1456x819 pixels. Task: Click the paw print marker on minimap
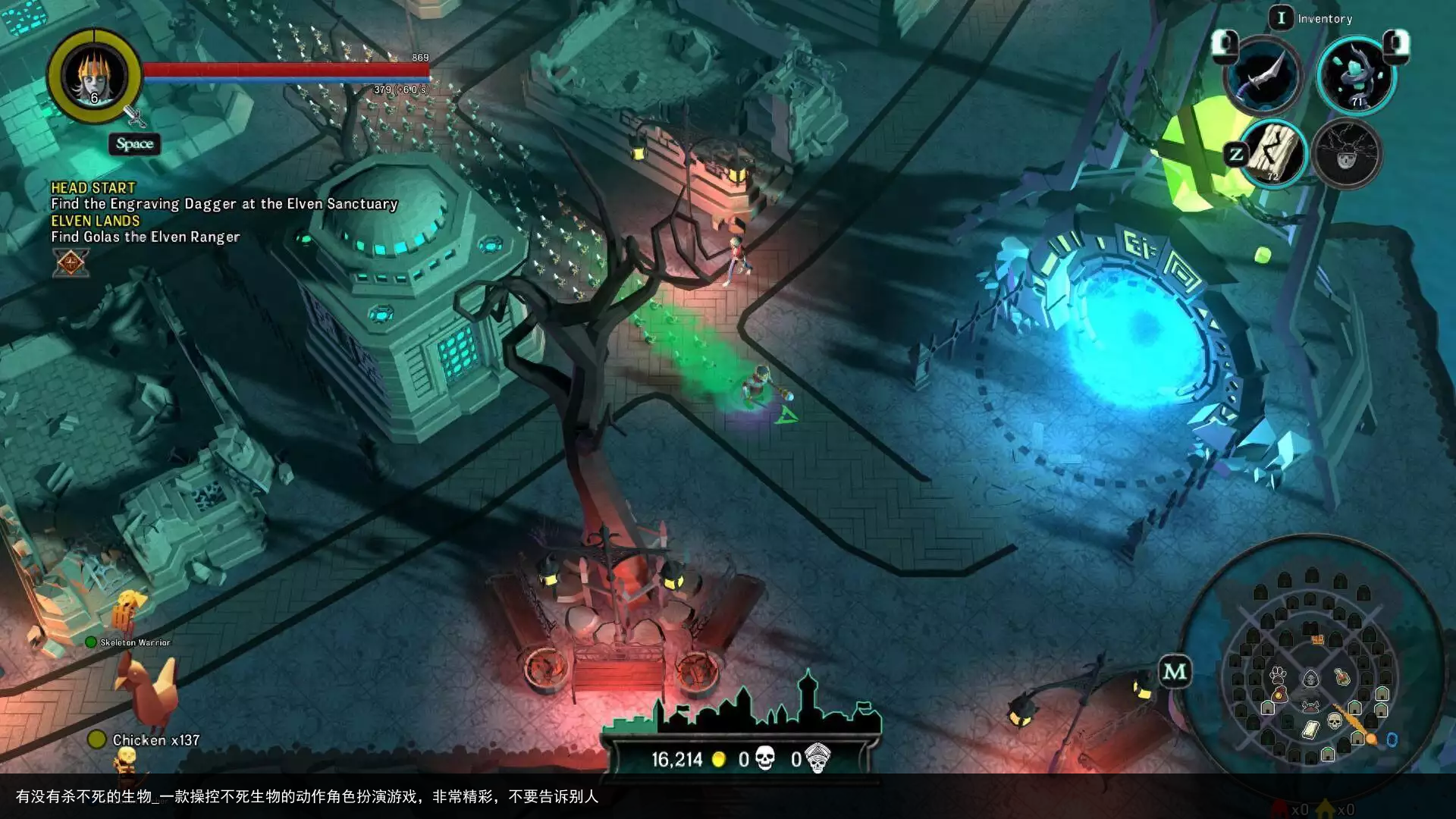click(x=1279, y=674)
